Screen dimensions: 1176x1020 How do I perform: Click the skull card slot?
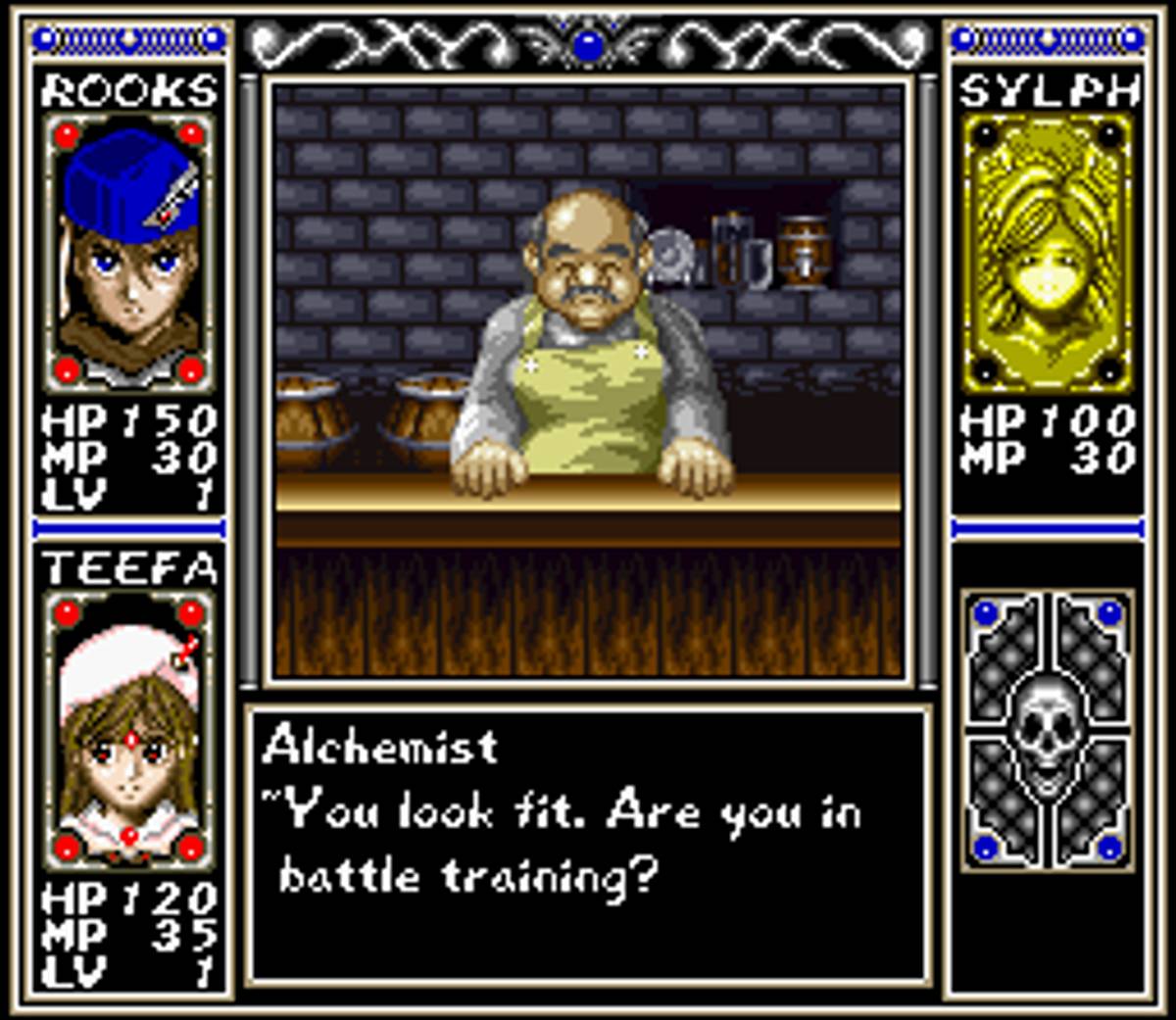1047,730
